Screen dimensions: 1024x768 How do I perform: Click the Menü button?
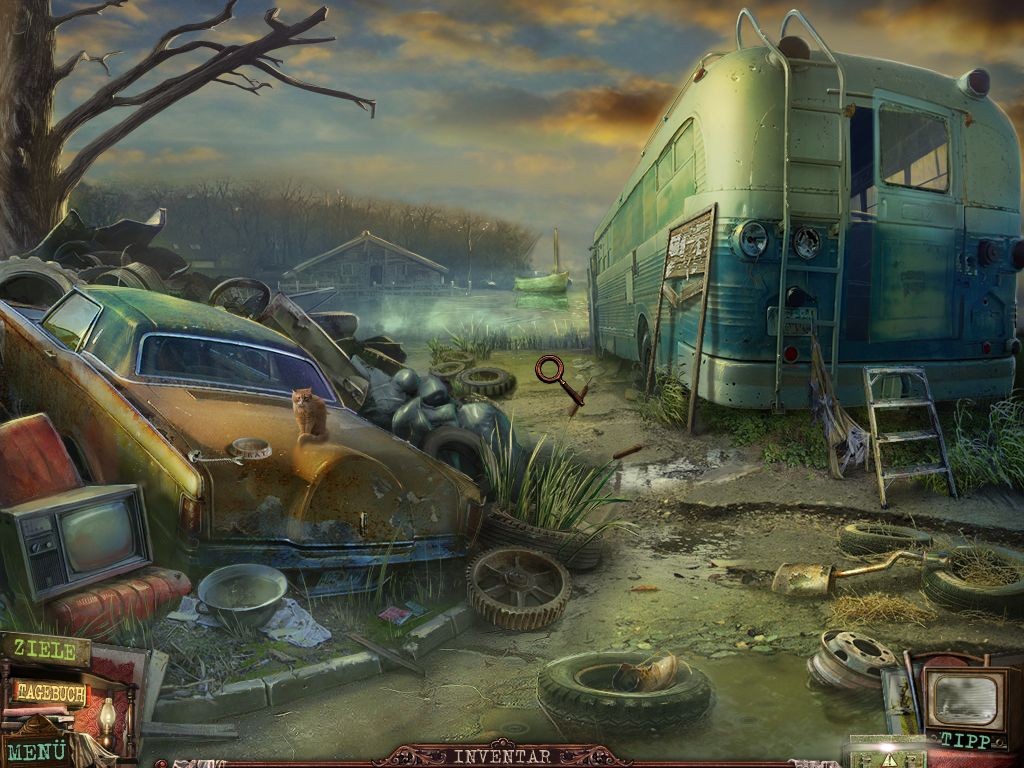point(36,749)
